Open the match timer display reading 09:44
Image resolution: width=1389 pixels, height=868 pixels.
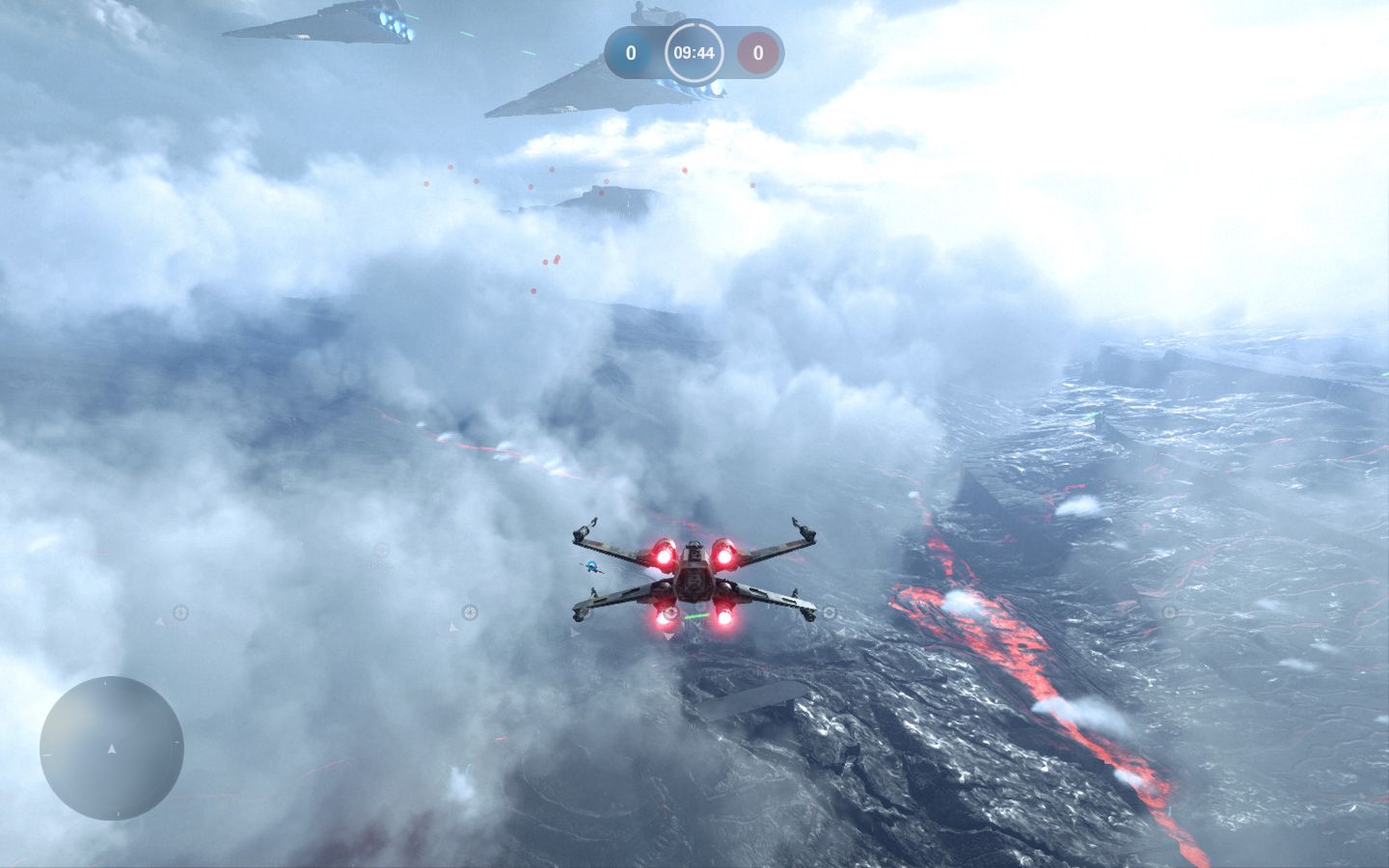pyautogui.click(x=694, y=53)
